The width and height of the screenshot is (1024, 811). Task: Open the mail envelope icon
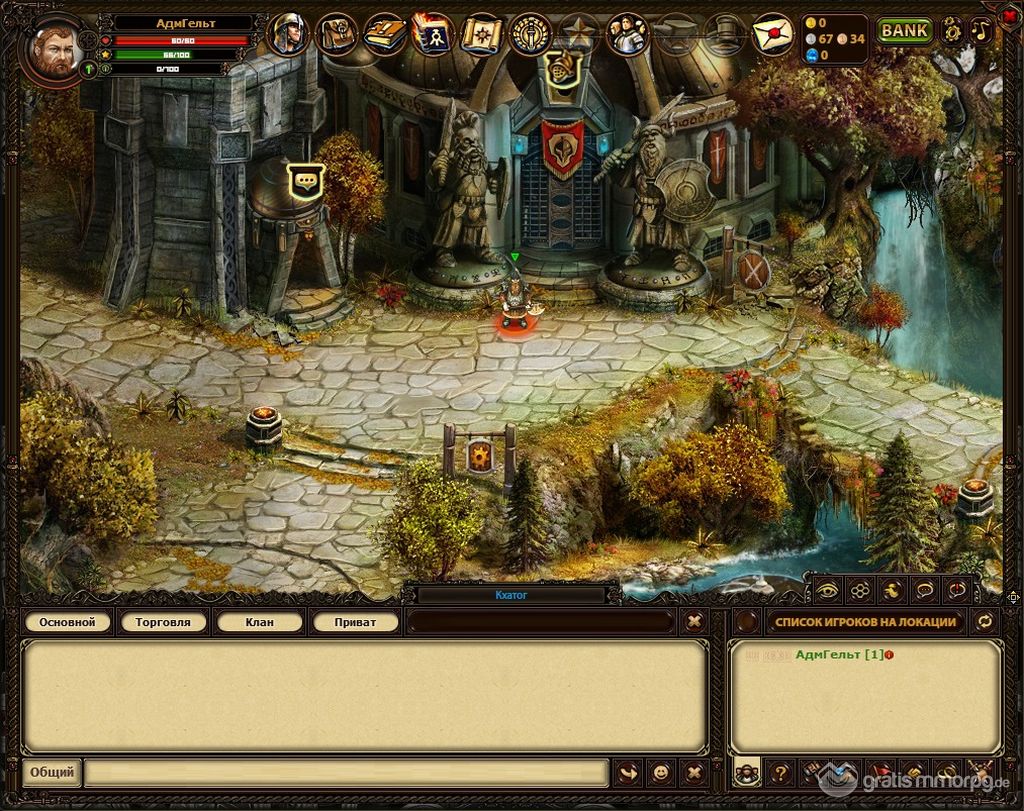(x=772, y=35)
